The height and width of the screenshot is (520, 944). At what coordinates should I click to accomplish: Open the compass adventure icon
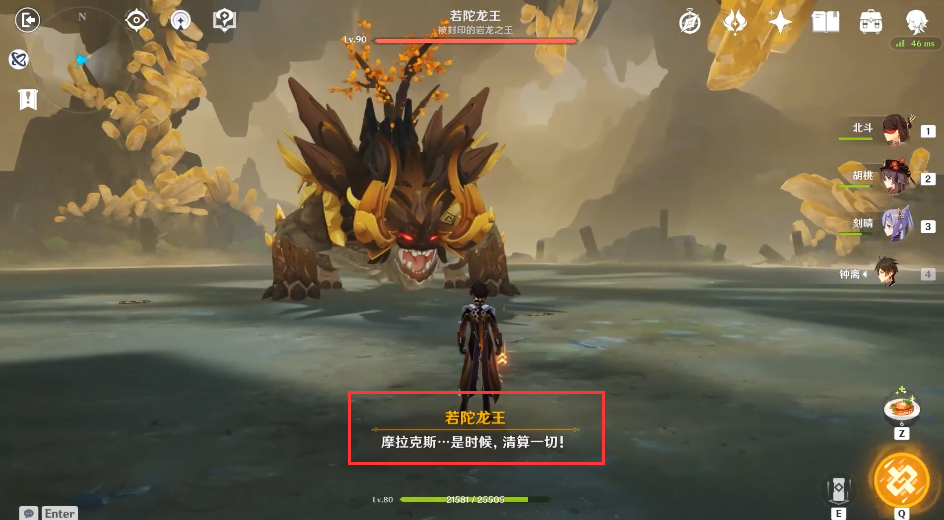690,22
